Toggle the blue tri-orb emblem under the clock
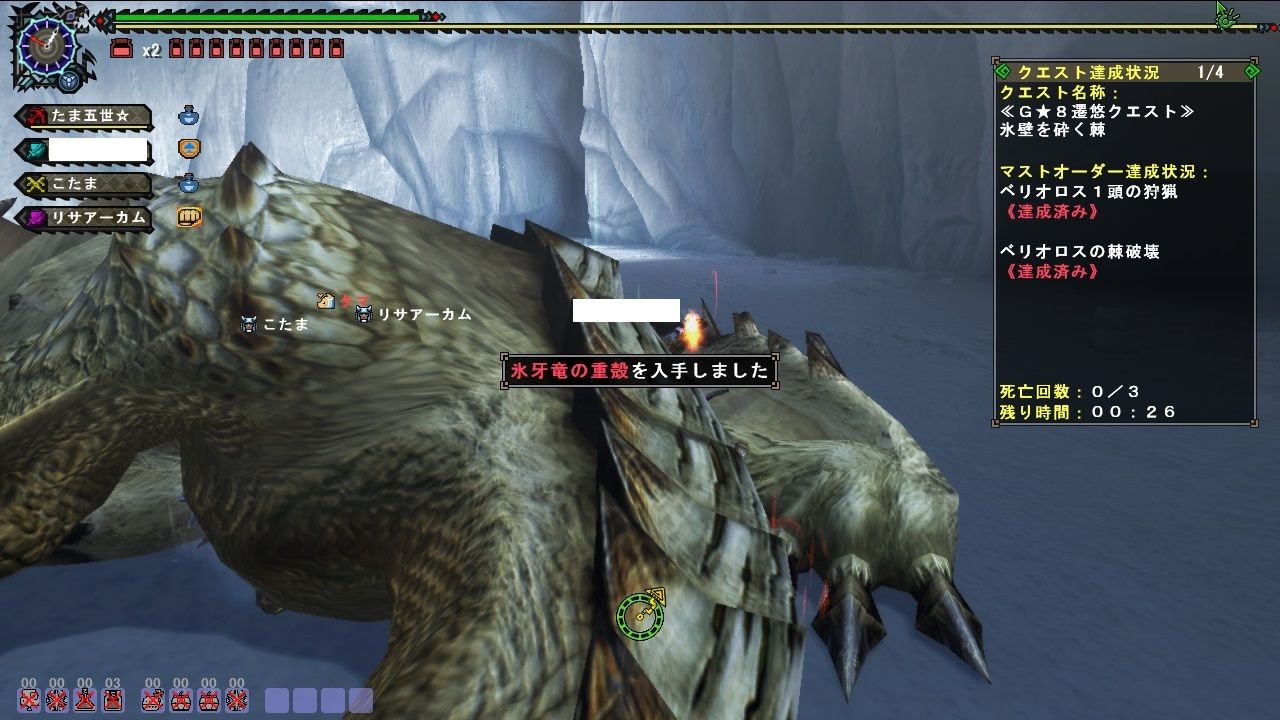Image resolution: width=1280 pixels, height=720 pixels. [x=68, y=79]
